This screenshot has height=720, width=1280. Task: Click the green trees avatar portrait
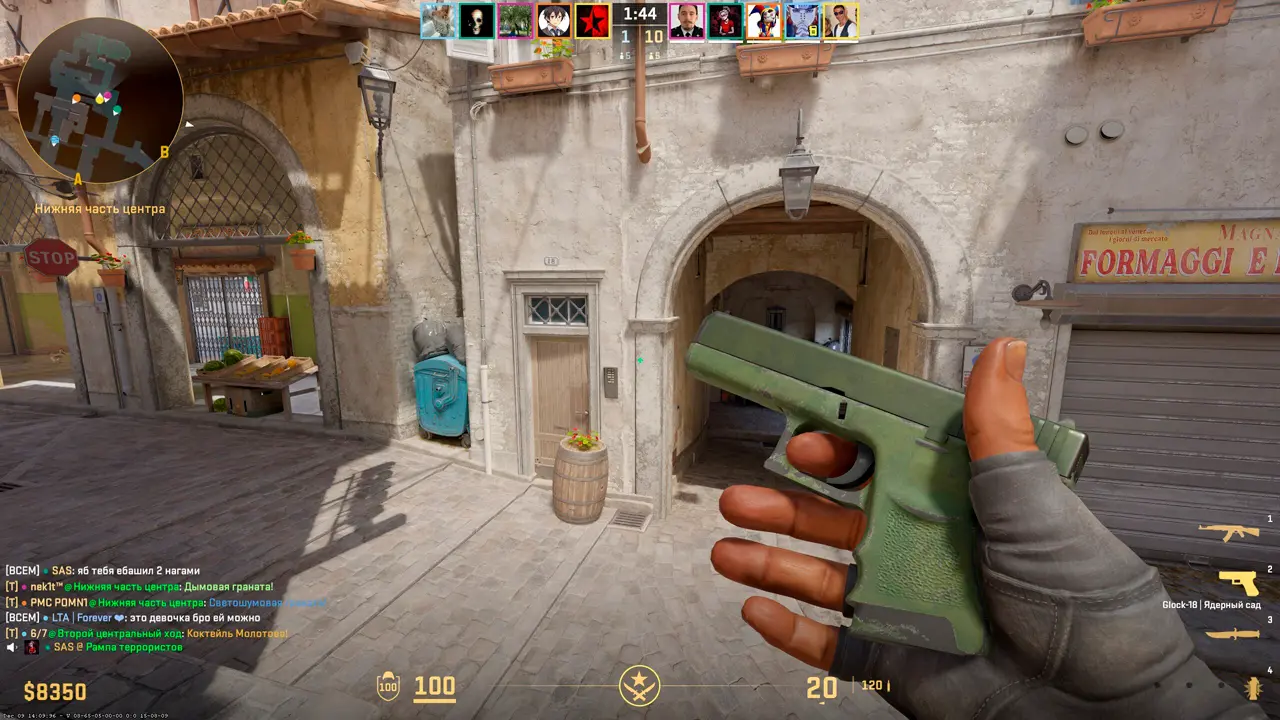[x=515, y=21]
